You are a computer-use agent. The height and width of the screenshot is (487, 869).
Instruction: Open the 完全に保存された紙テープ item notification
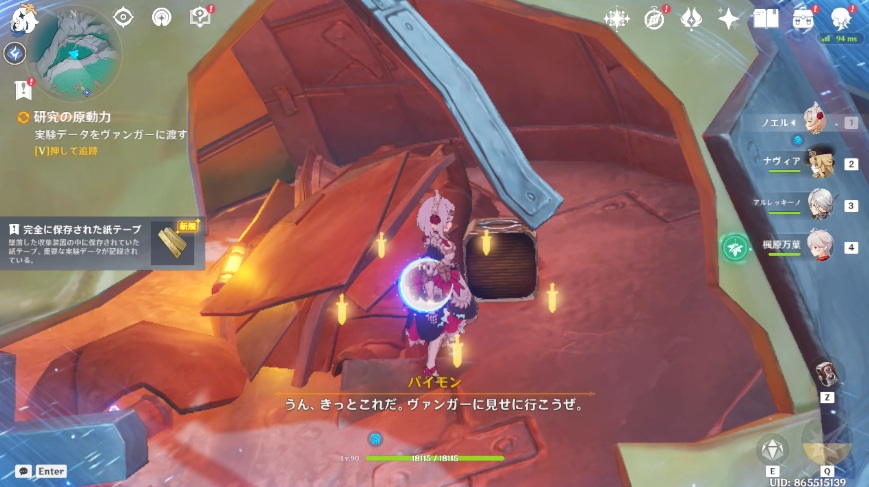click(x=102, y=243)
